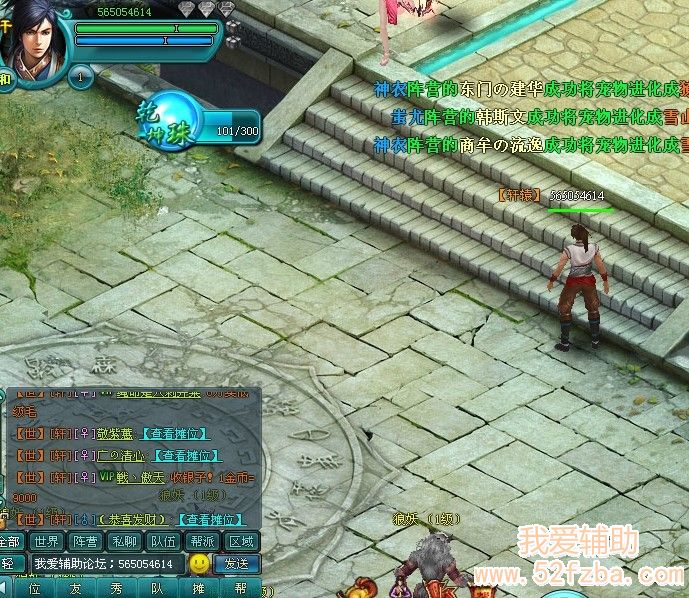Open the 私聊 private chat tab
This screenshot has height=598, width=689.
point(125,542)
